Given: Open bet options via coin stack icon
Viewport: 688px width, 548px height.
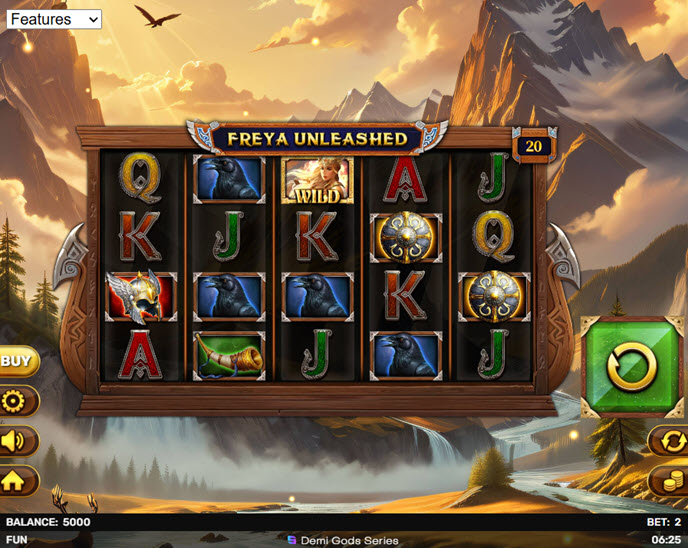Looking at the screenshot, I should [668, 481].
